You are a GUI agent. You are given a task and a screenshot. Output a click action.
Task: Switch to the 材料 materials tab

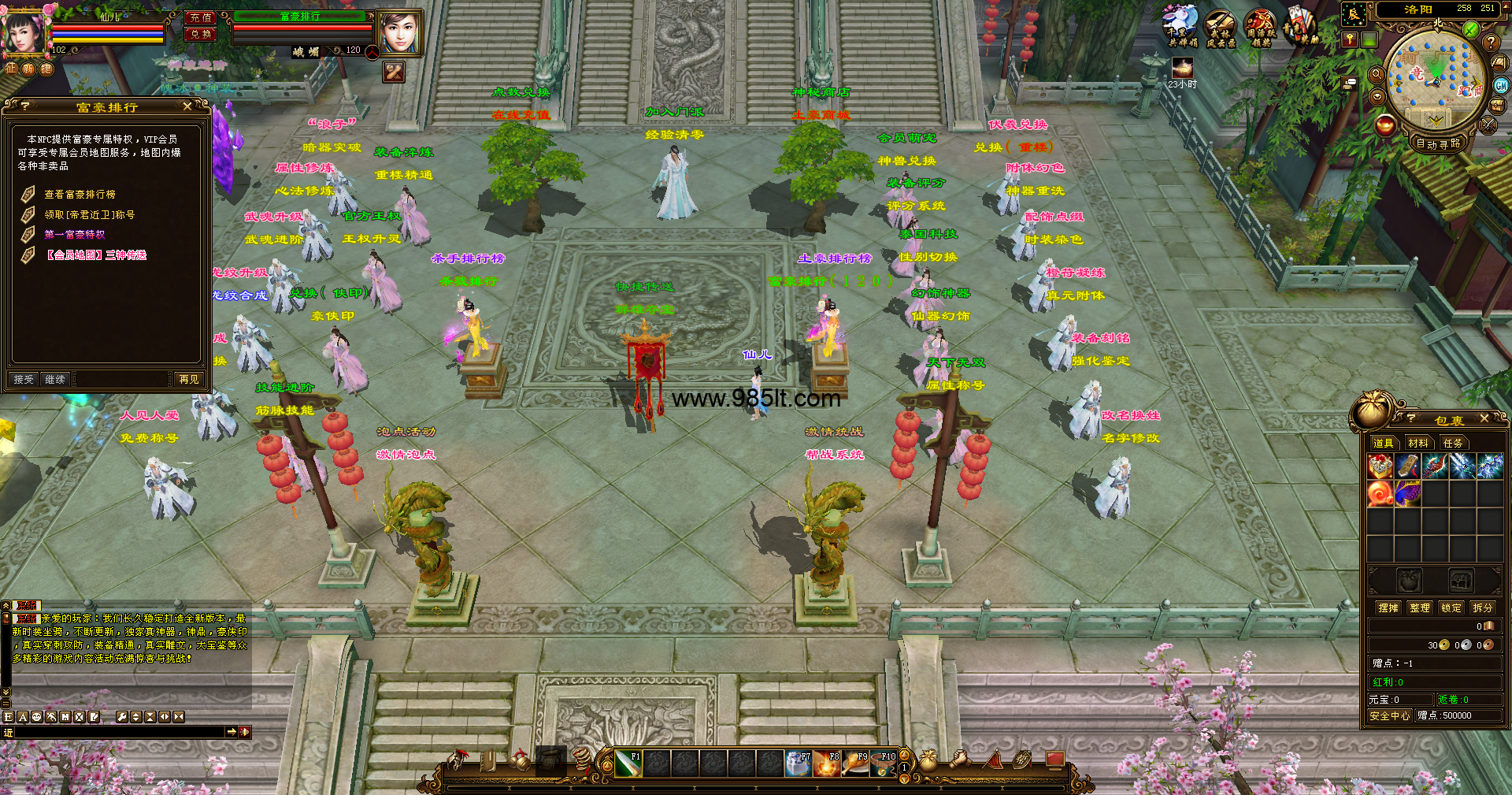pyautogui.click(x=1418, y=444)
